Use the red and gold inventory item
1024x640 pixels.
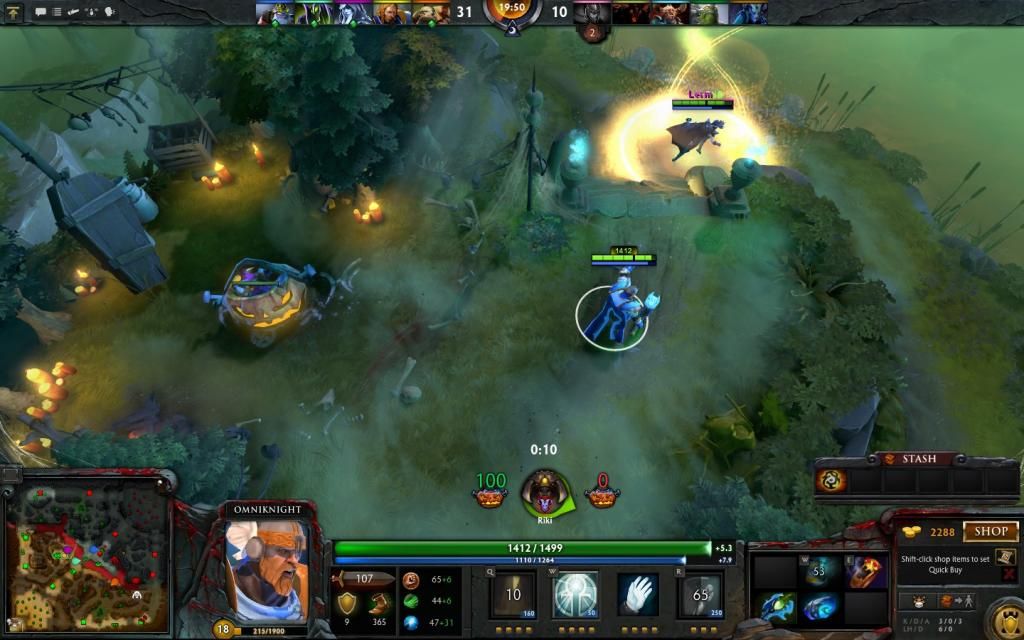pos(866,571)
